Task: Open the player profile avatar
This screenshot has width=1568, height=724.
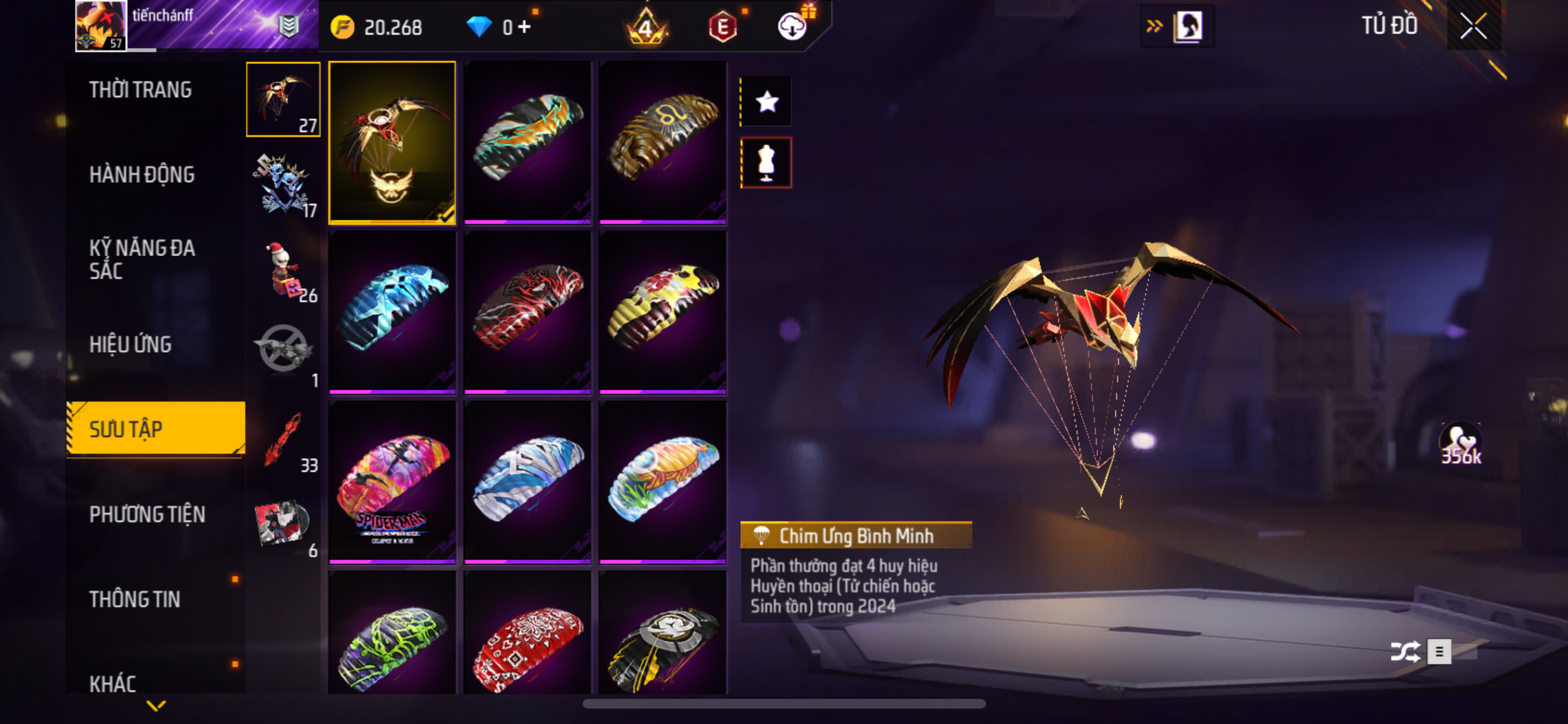Action: click(x=100, y=26)
